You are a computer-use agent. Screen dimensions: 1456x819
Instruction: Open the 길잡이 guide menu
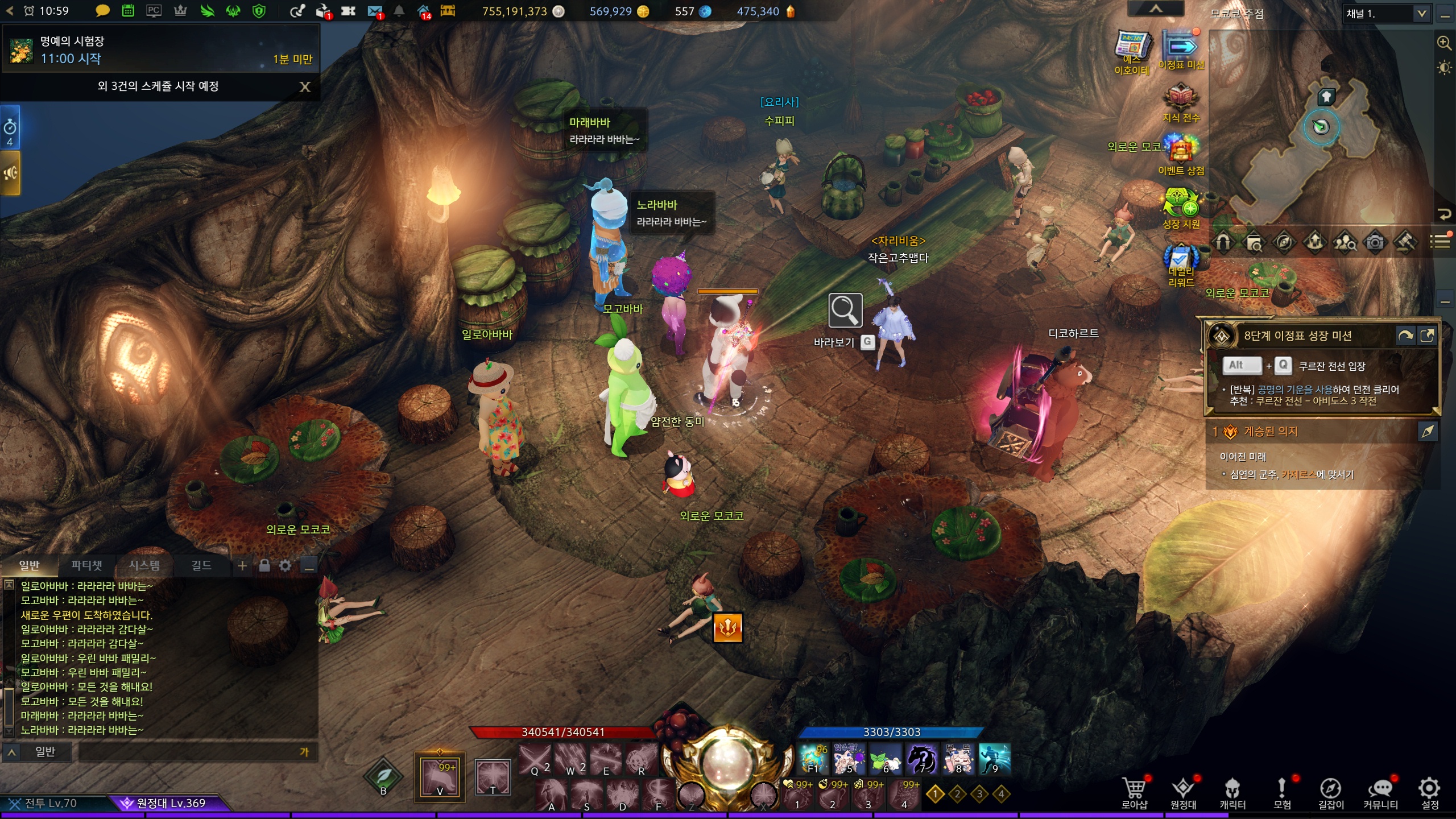click(x=1331, y=792)
